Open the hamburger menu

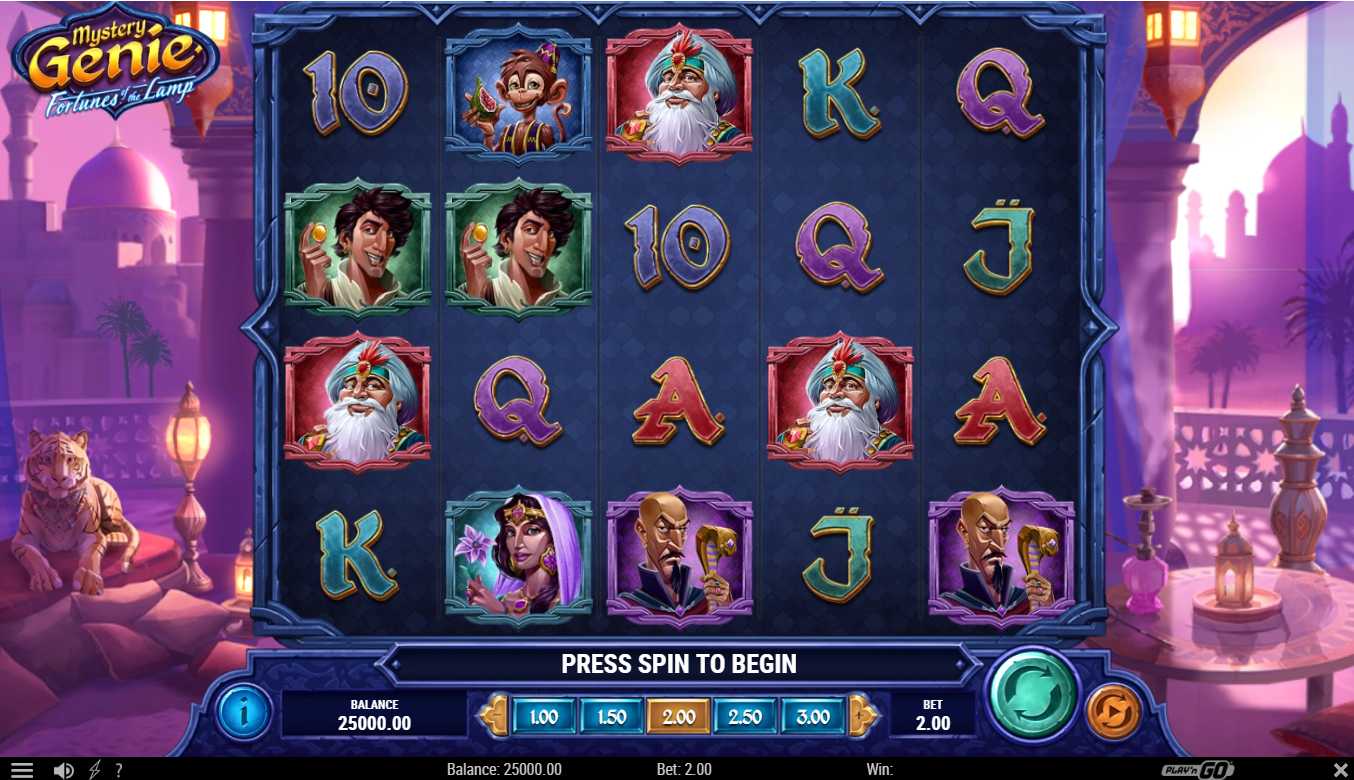(22, 770)
